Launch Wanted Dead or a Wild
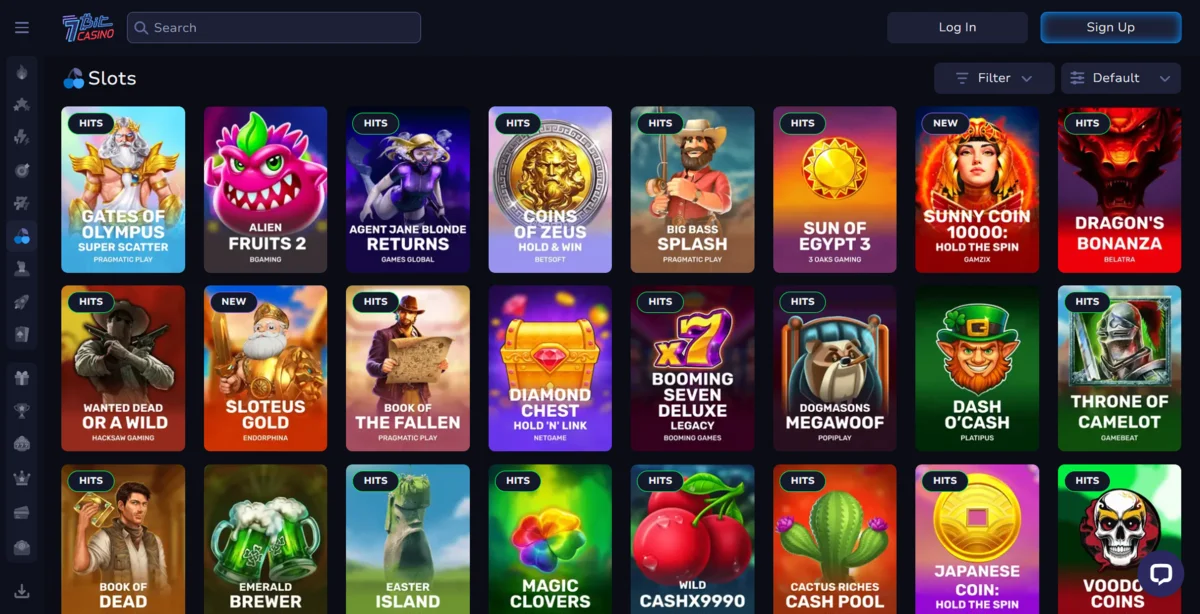 (123, 368)
